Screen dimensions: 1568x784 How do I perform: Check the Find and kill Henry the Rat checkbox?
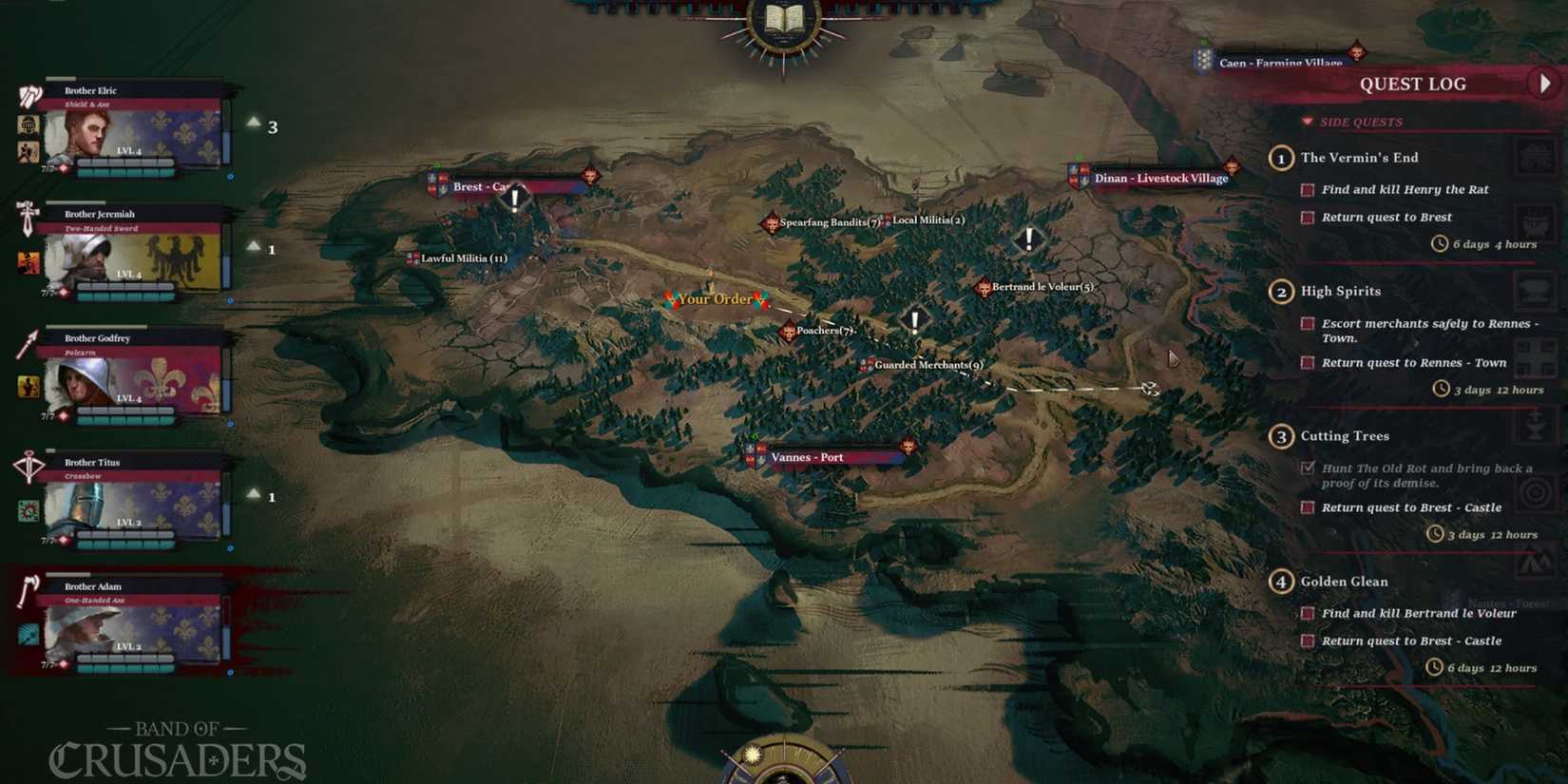pos(1307,190)
